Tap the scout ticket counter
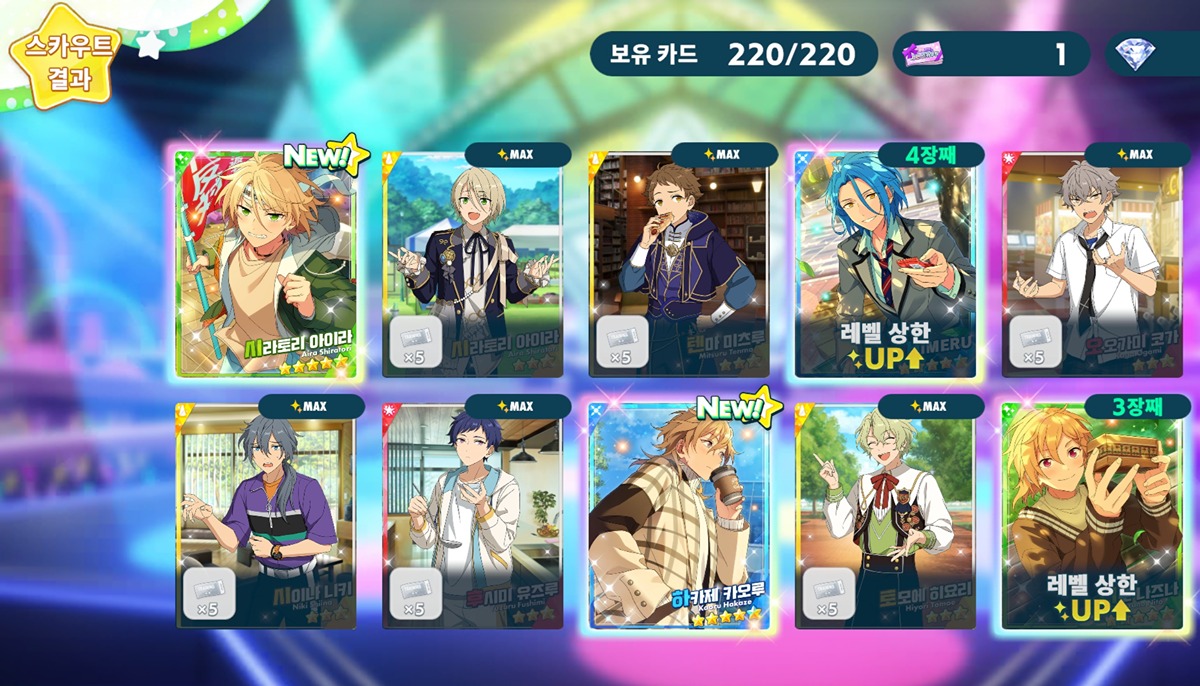Viewport: 1200px width, 686px height. (x=991, y=54)
